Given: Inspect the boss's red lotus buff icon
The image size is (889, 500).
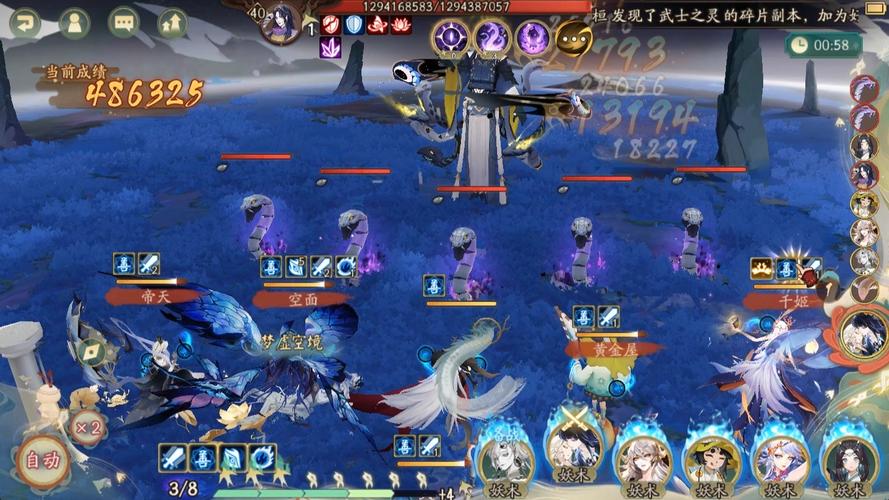Looking at the screenshot, I should (x=401, y=24).
